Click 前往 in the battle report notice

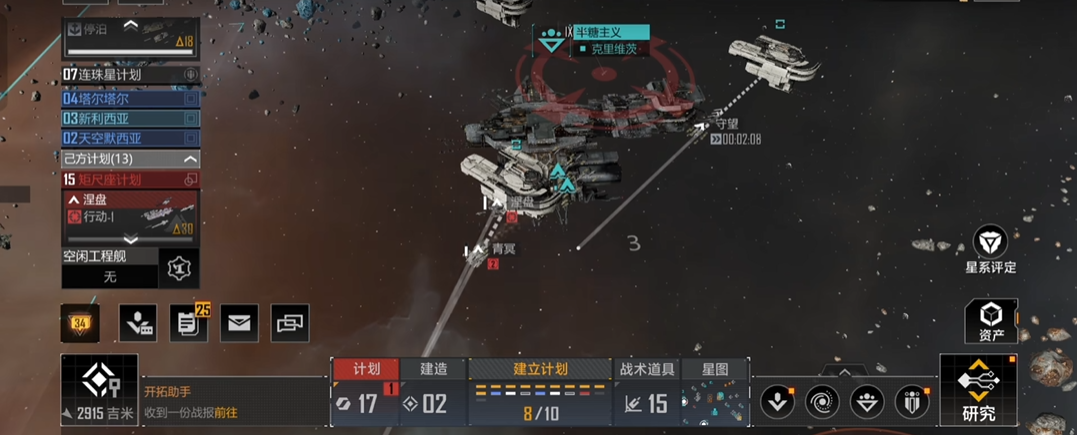[x=225, y=412]
